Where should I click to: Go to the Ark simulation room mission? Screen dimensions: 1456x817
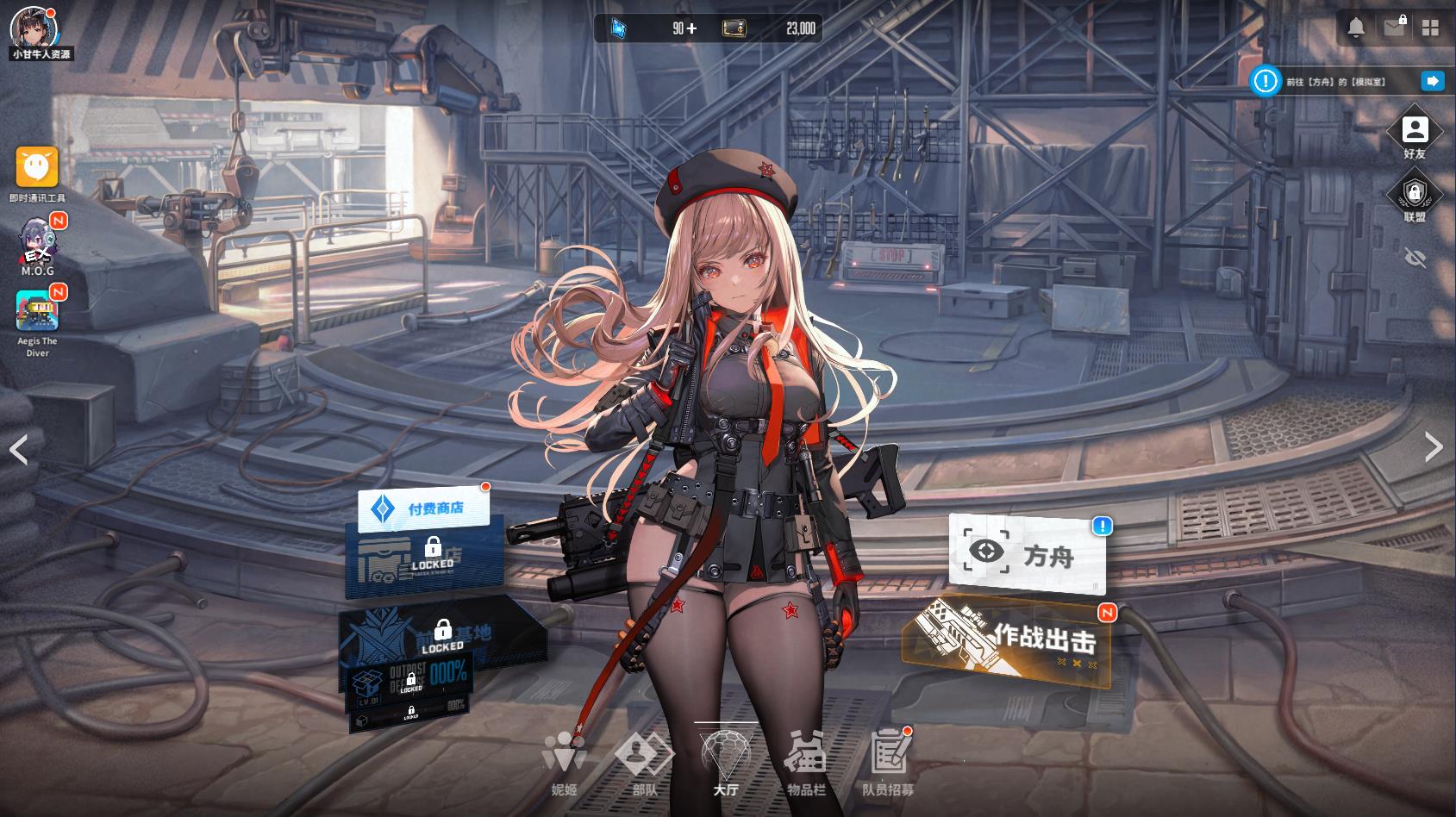pos(1432,81)
